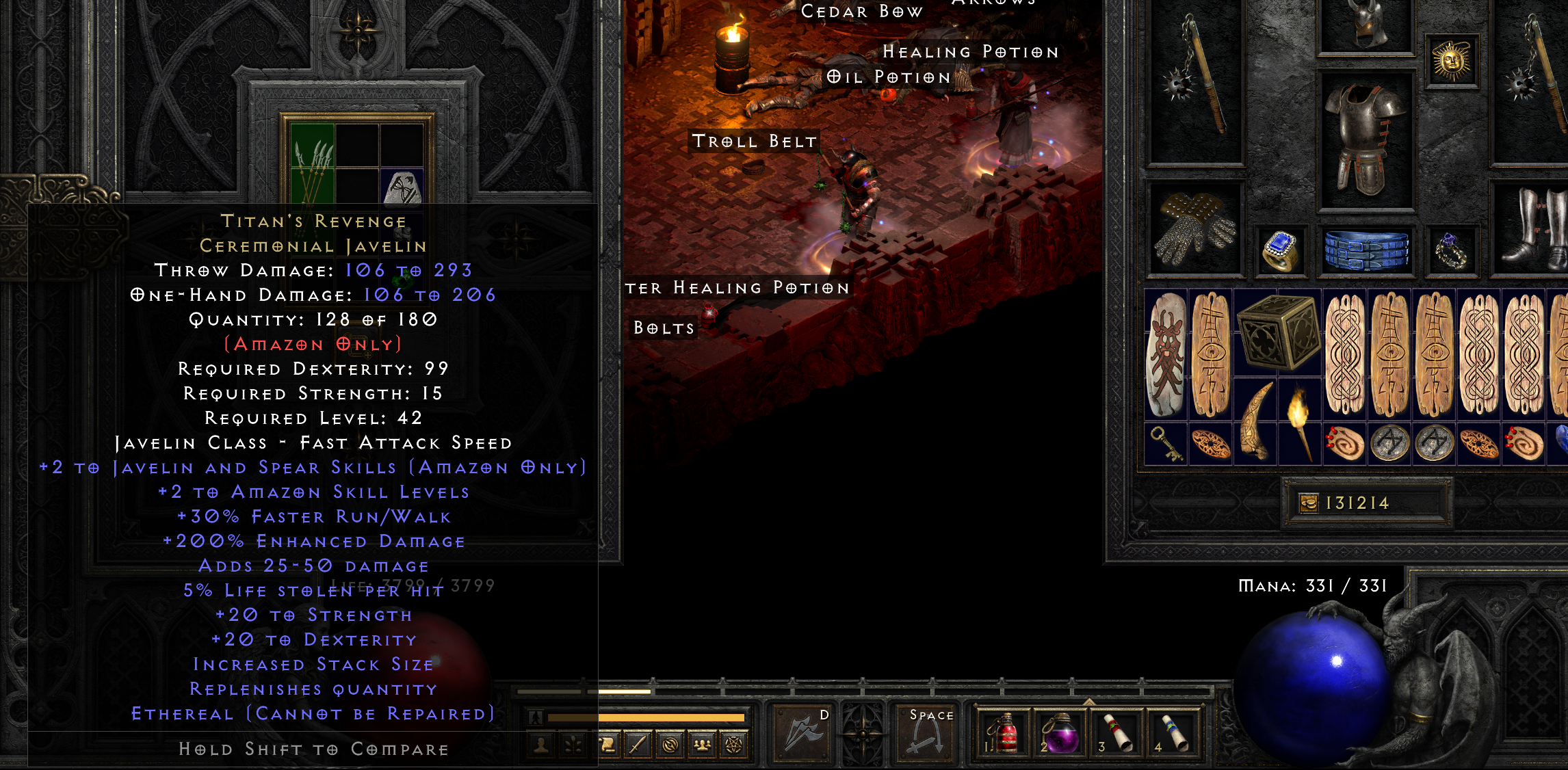Open the character screen bust icon
Viewport: 1568px width, 770px height.
540,745
